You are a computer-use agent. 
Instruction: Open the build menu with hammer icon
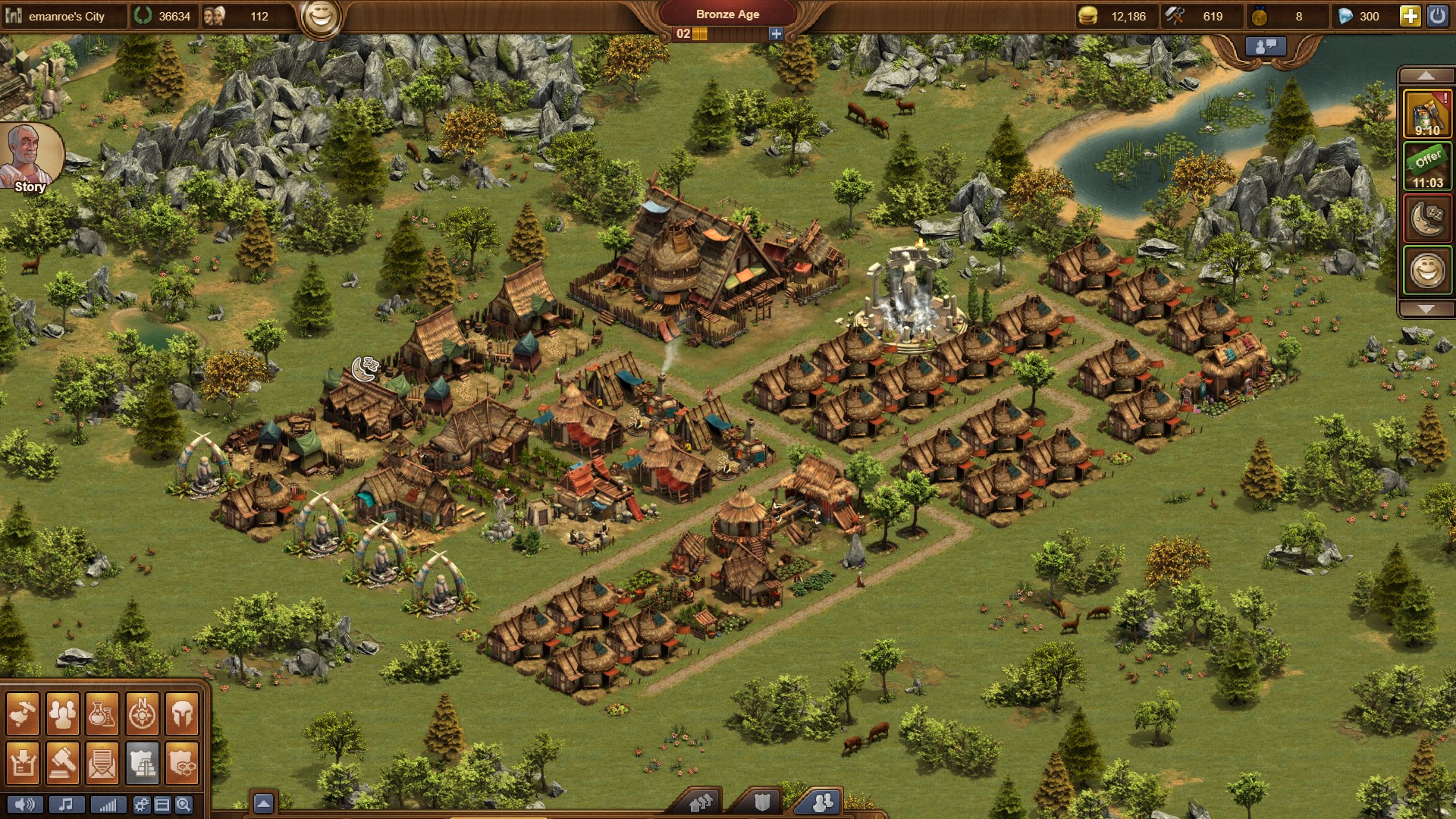pyautogui.click(x=23, y=714)
